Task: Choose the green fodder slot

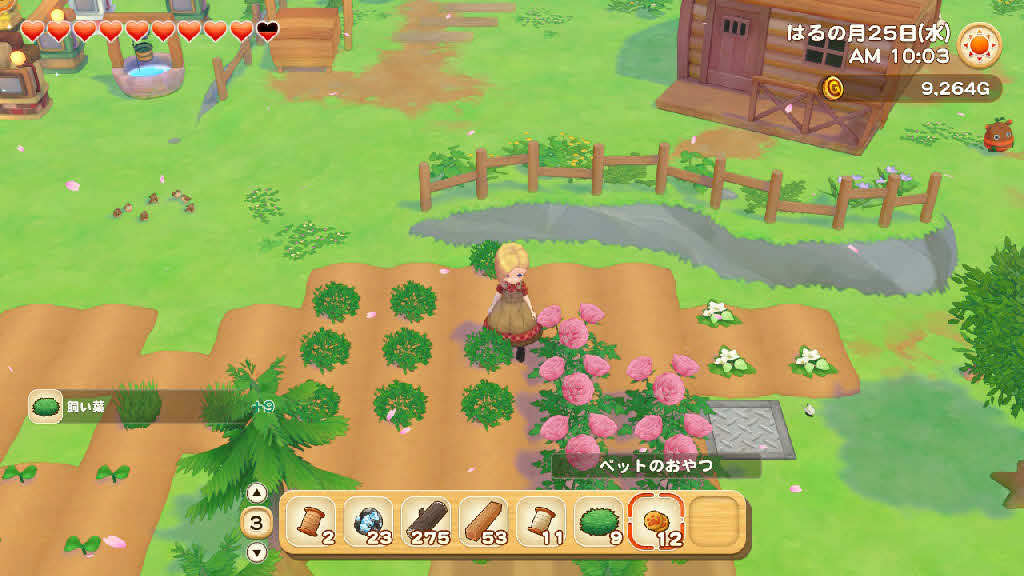Action: coord(599,522)
